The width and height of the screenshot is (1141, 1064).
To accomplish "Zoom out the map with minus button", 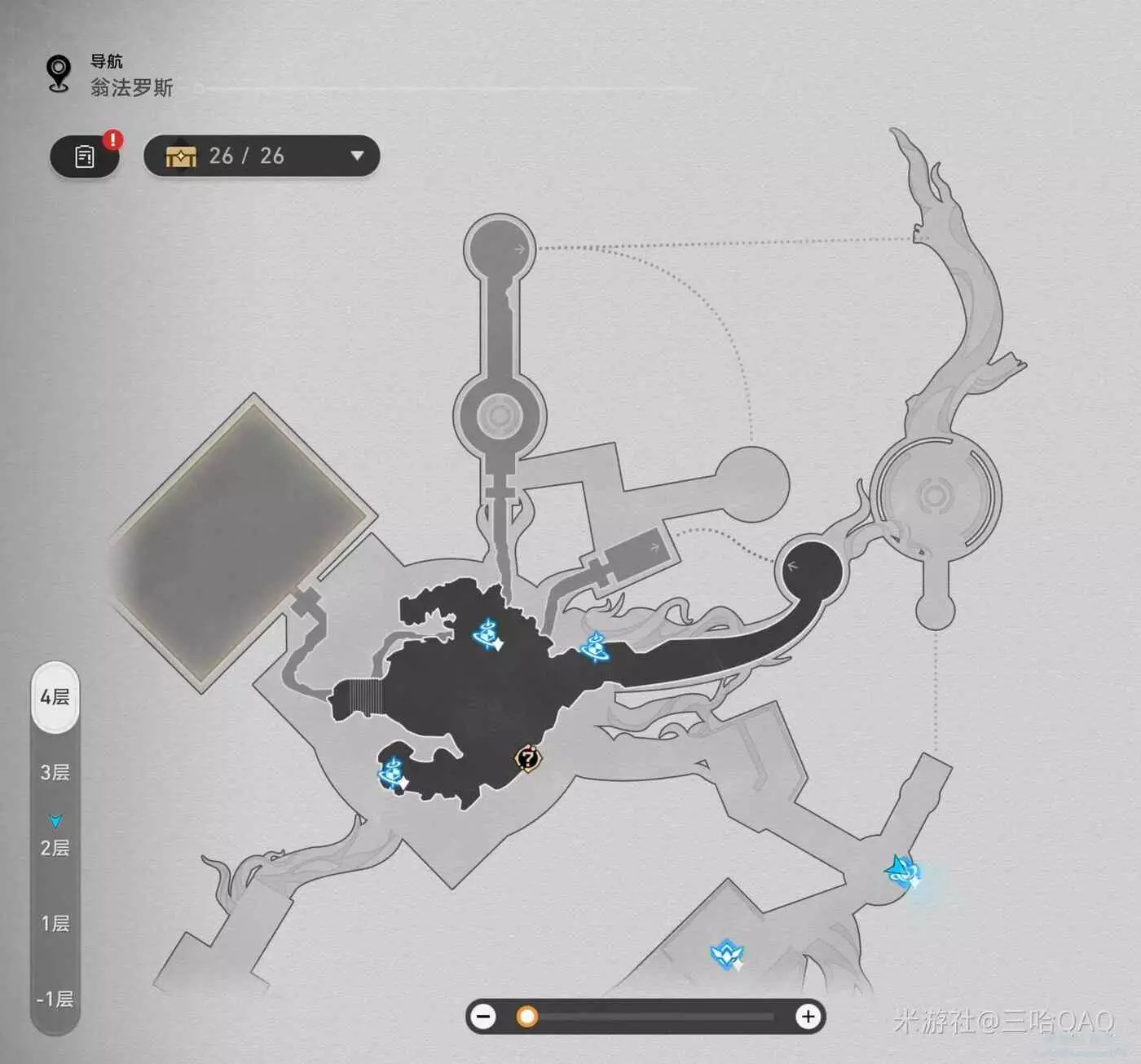I will (484, 1017).
